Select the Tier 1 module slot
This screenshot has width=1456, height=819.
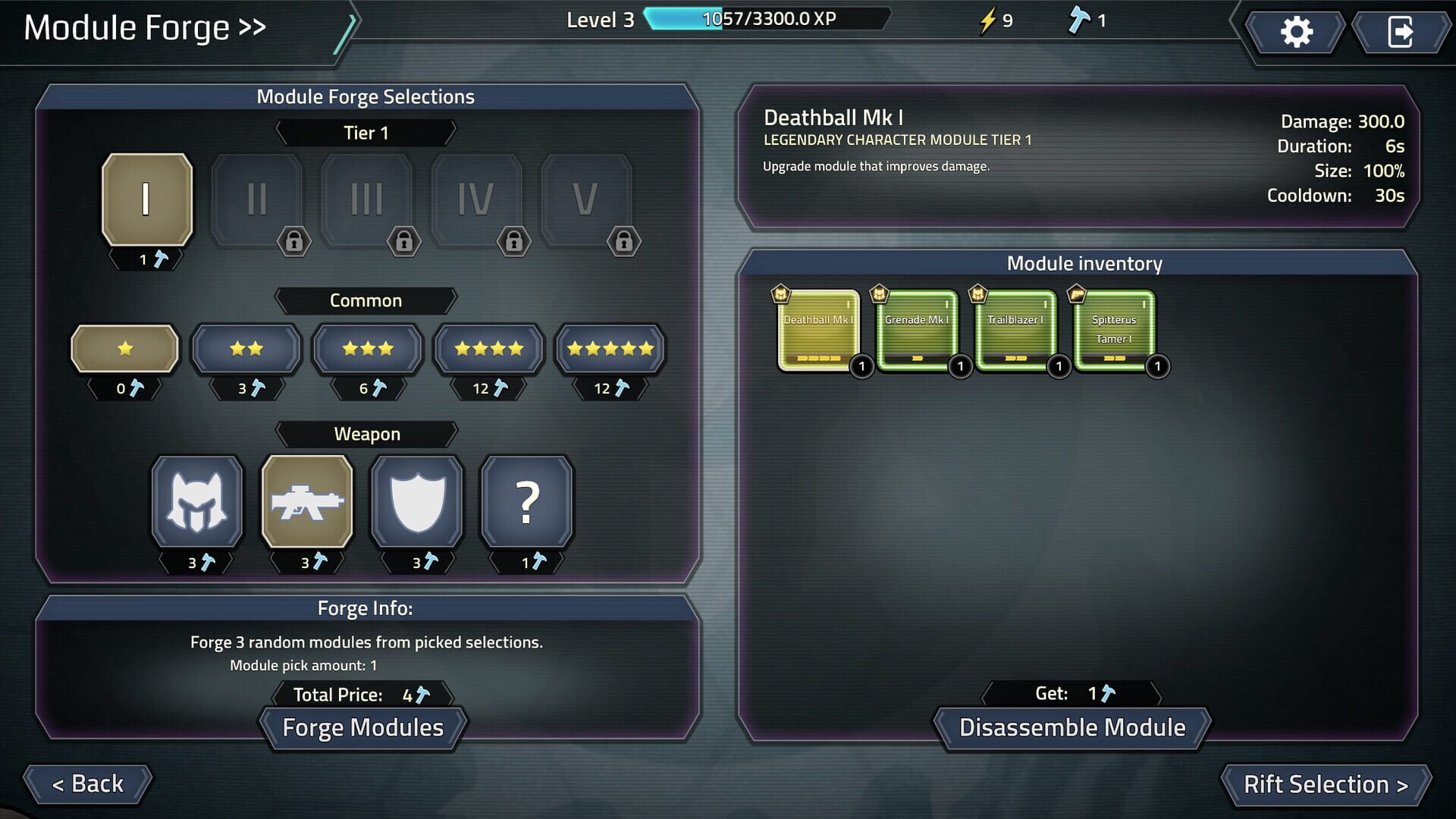[x=146, y=199]
